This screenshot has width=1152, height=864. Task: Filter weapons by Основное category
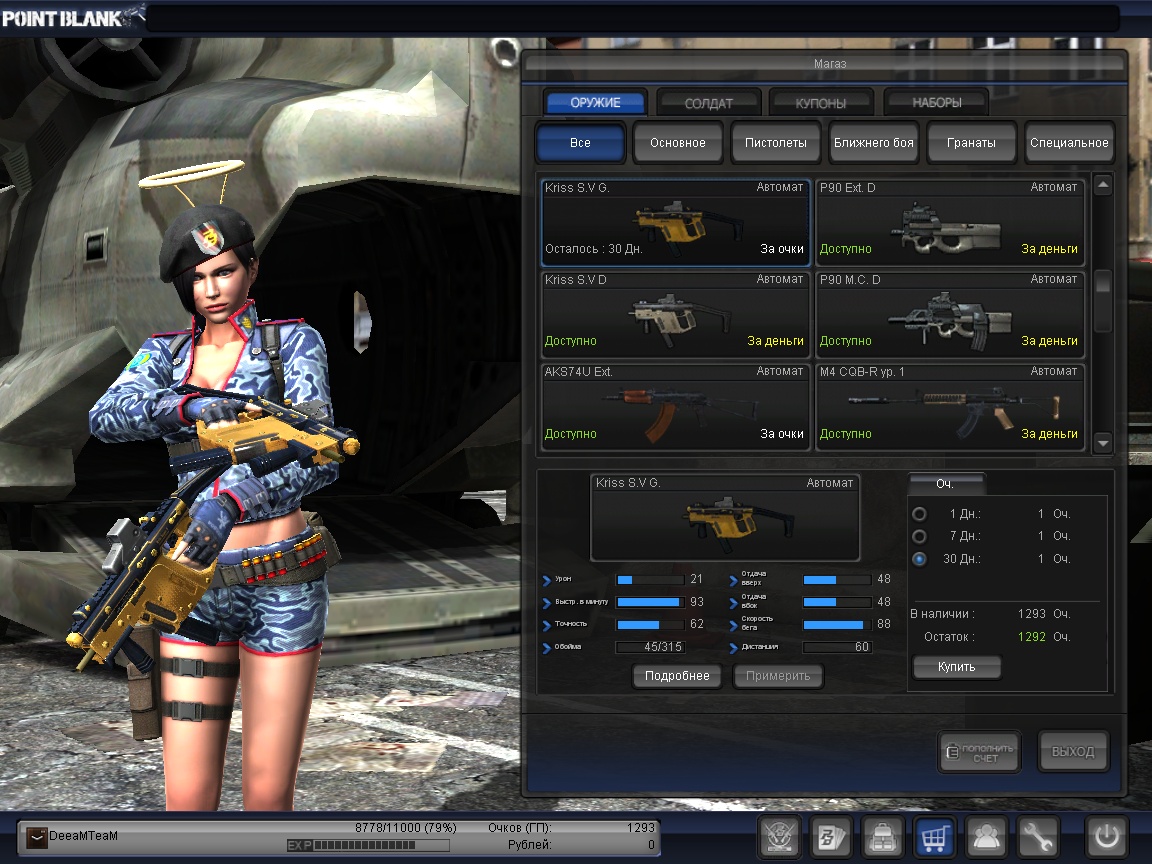coord(677,143)
